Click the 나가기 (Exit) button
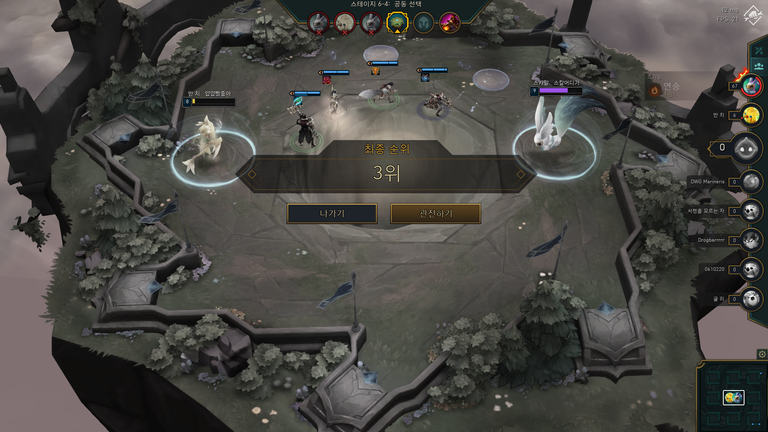 [332, 213]
